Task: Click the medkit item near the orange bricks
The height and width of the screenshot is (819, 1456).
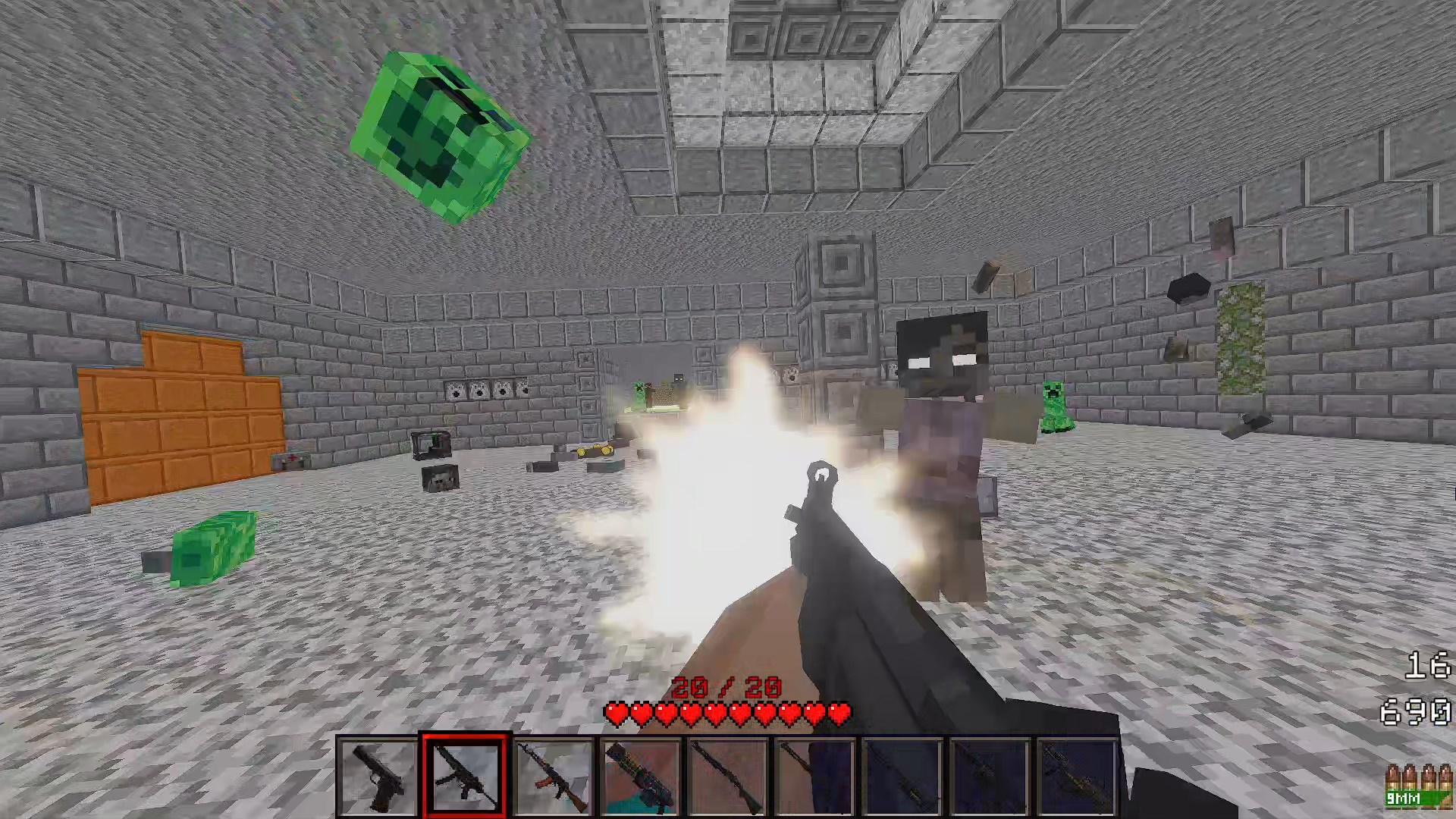Action: click(x=293, y=460)
